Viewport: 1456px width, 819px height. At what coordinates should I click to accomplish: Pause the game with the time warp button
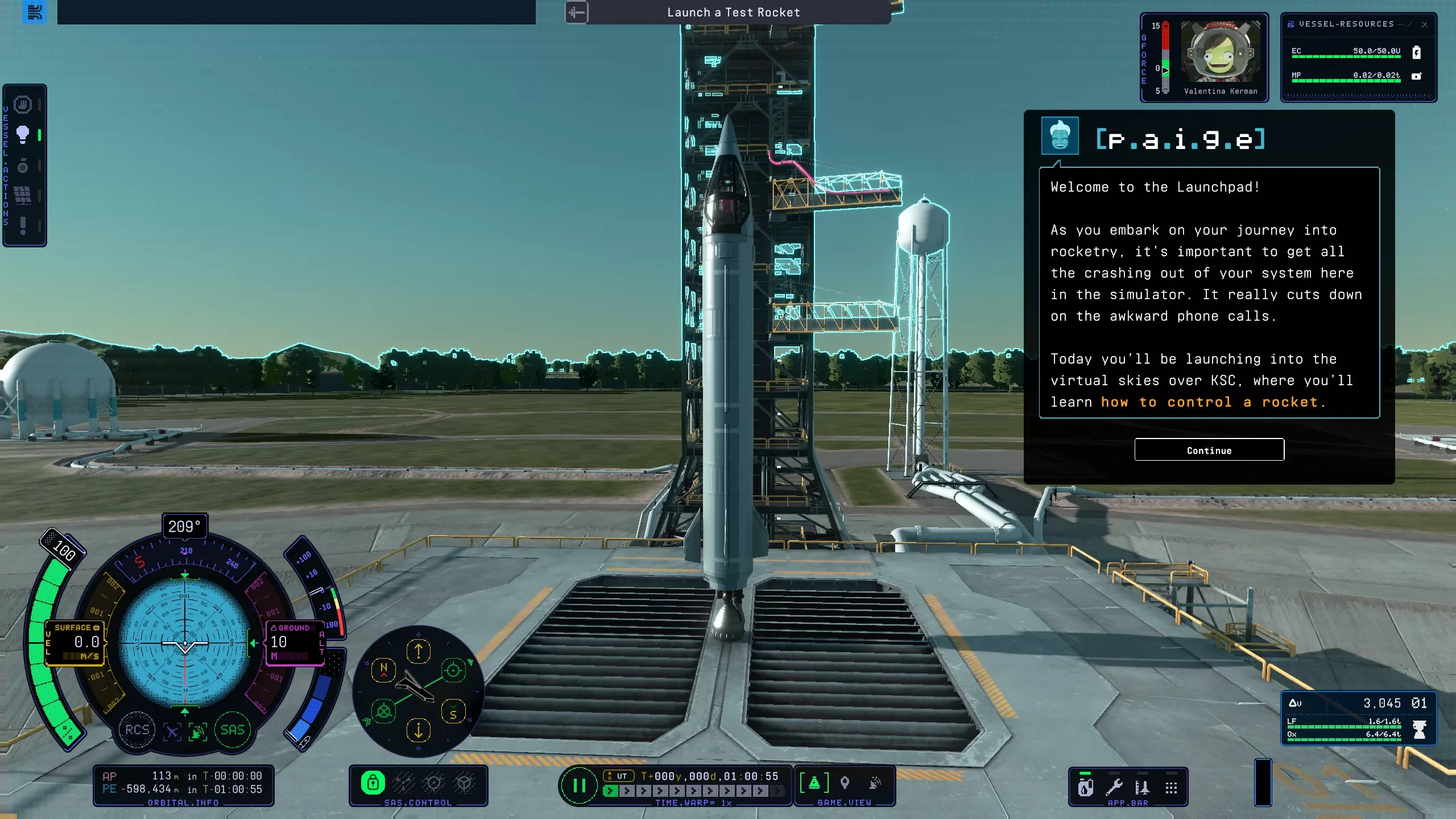[579, 785]
